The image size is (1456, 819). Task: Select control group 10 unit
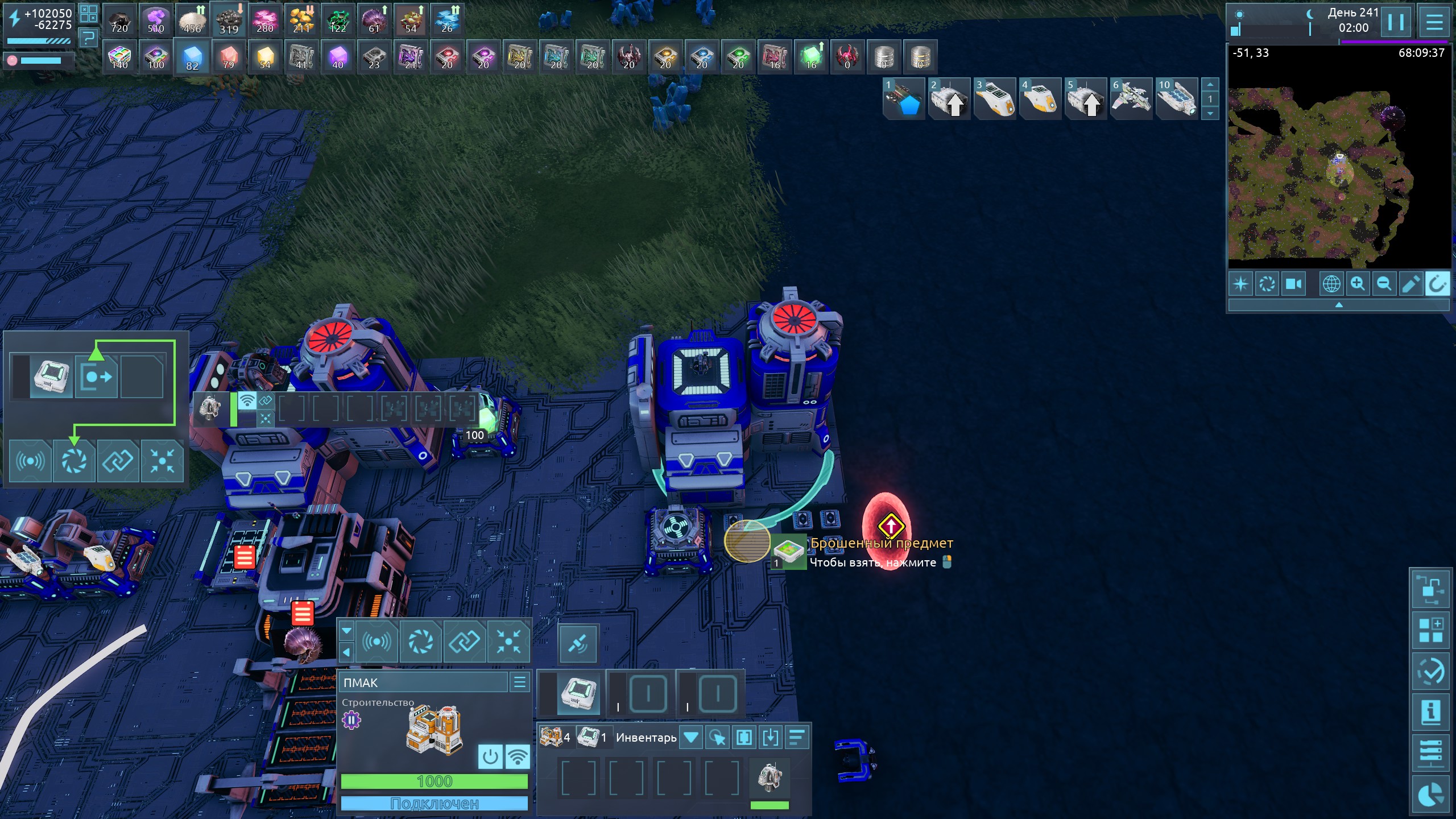pos(1176,98)
